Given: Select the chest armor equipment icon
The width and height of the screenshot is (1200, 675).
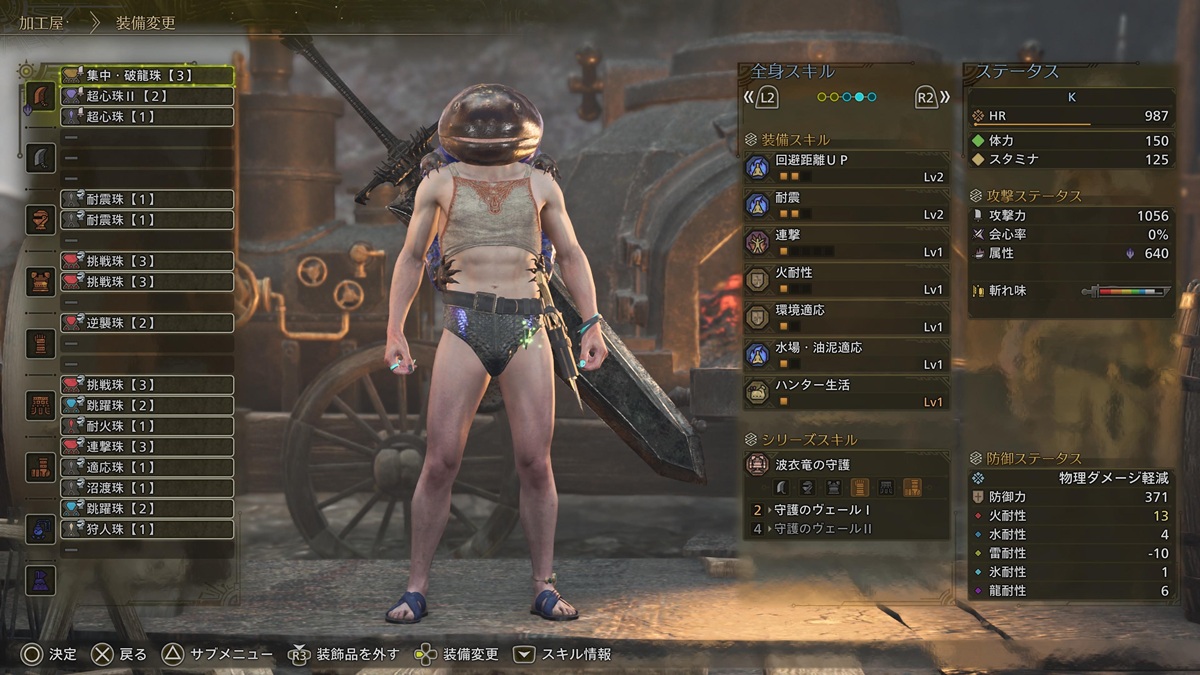Looking at the screenshot, I should pyautogui.click(x=41, y=281).
